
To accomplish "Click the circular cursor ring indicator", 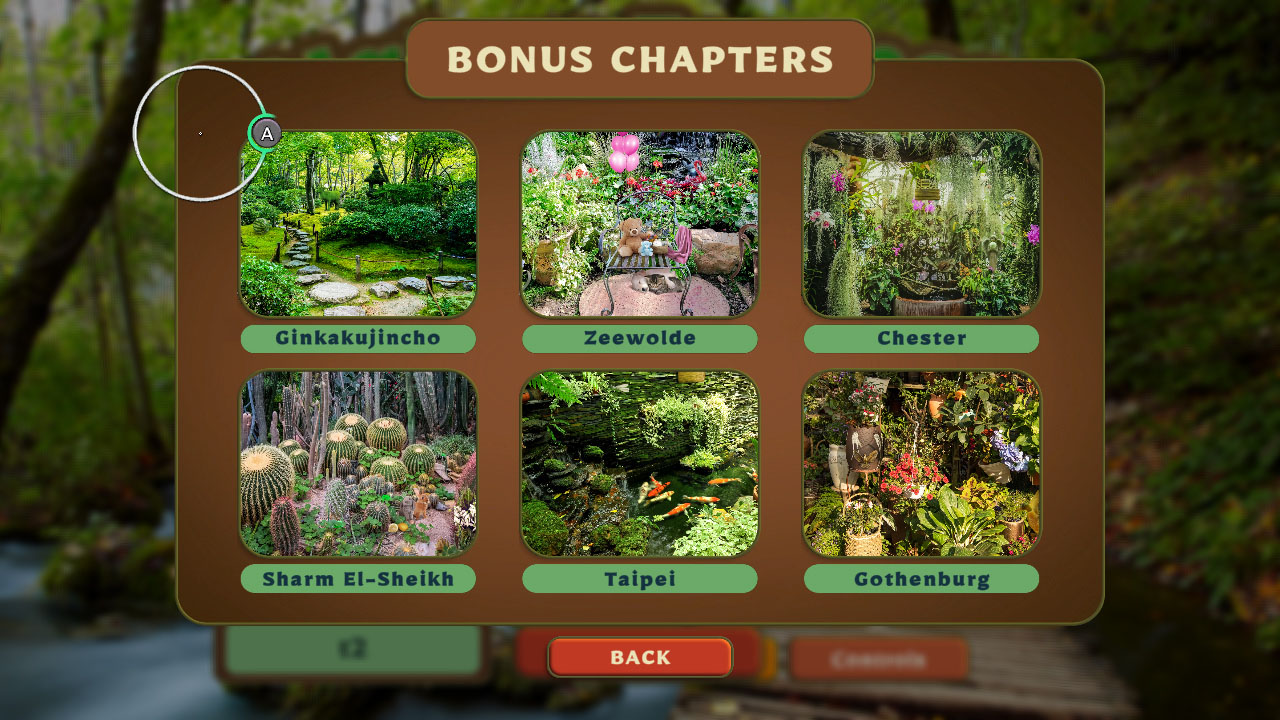I will click(198, 133).
